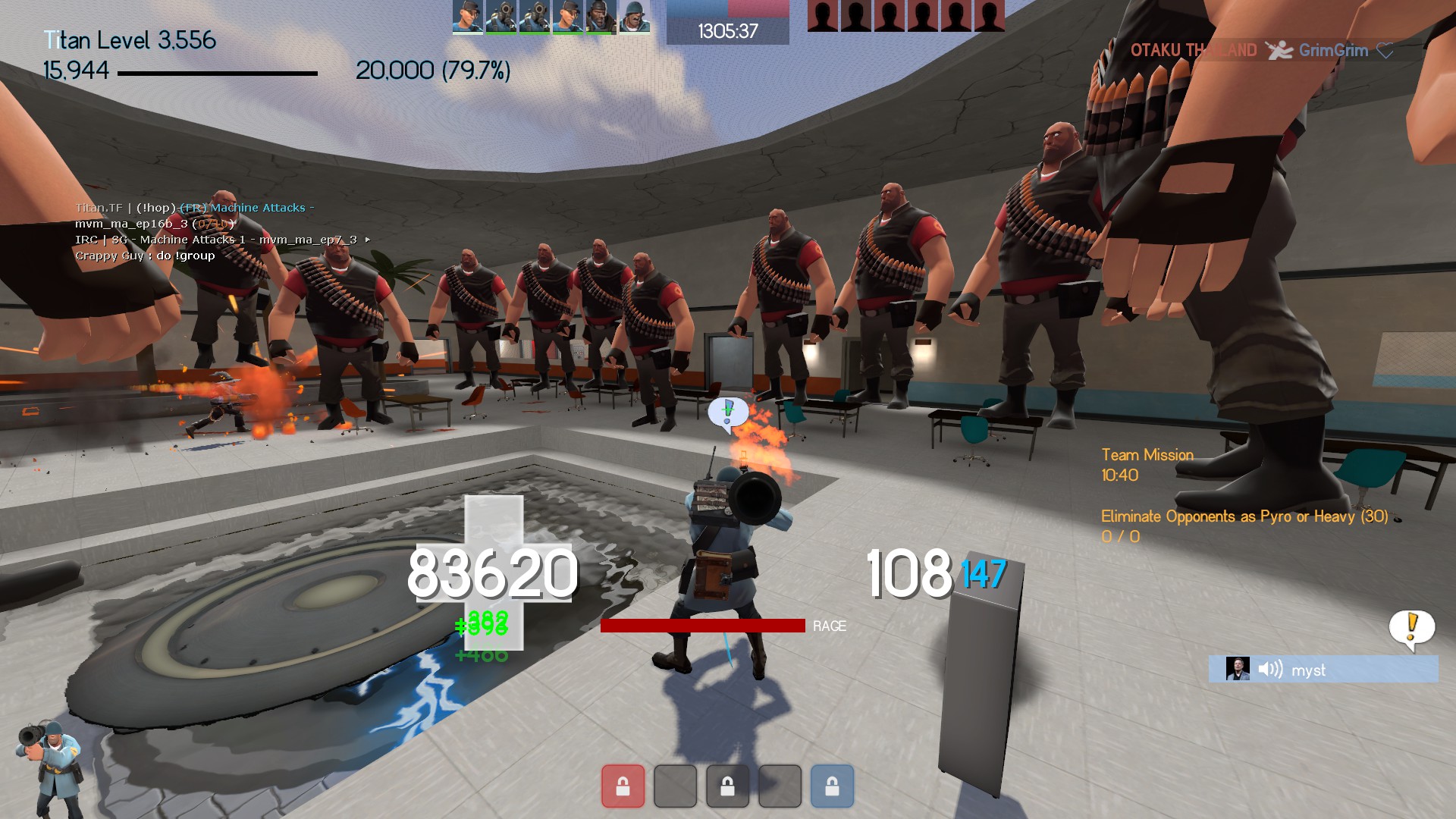This screenshot has height=819, width=1456.
Task: Open the Team Mission objective tracker
Action: (1147, 455)
